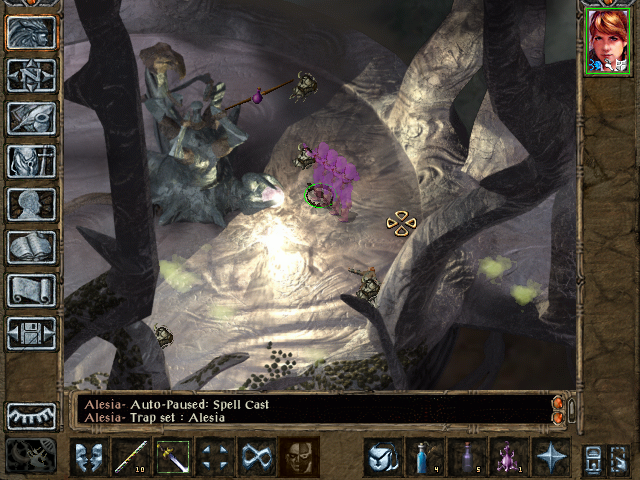This screenshot has height=480, width=640.
Task: Open the area map screen
Action: click(x=31, y=76)
